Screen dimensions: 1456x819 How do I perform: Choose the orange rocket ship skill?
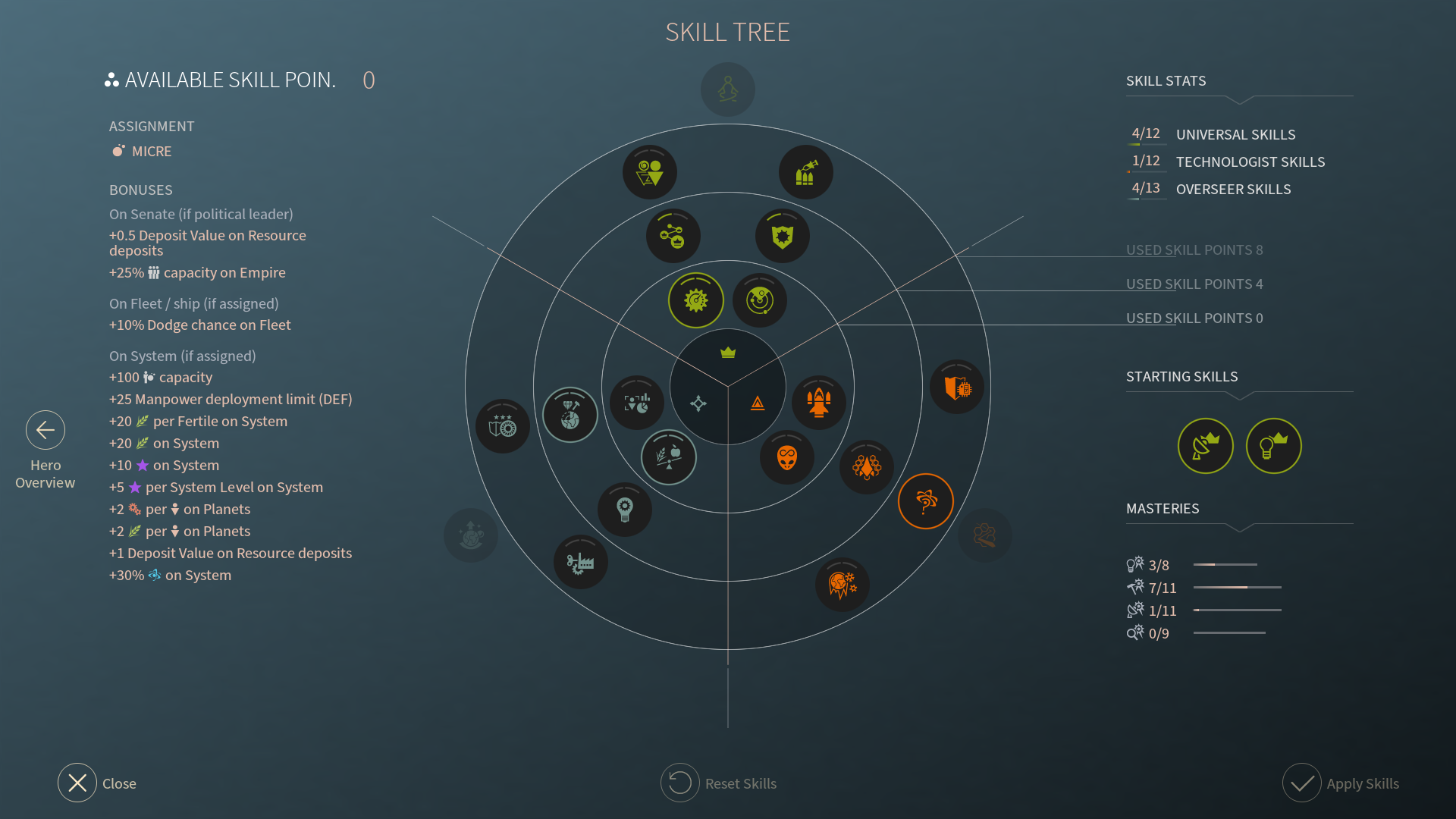pyautogui.click(x=818, y=402)
